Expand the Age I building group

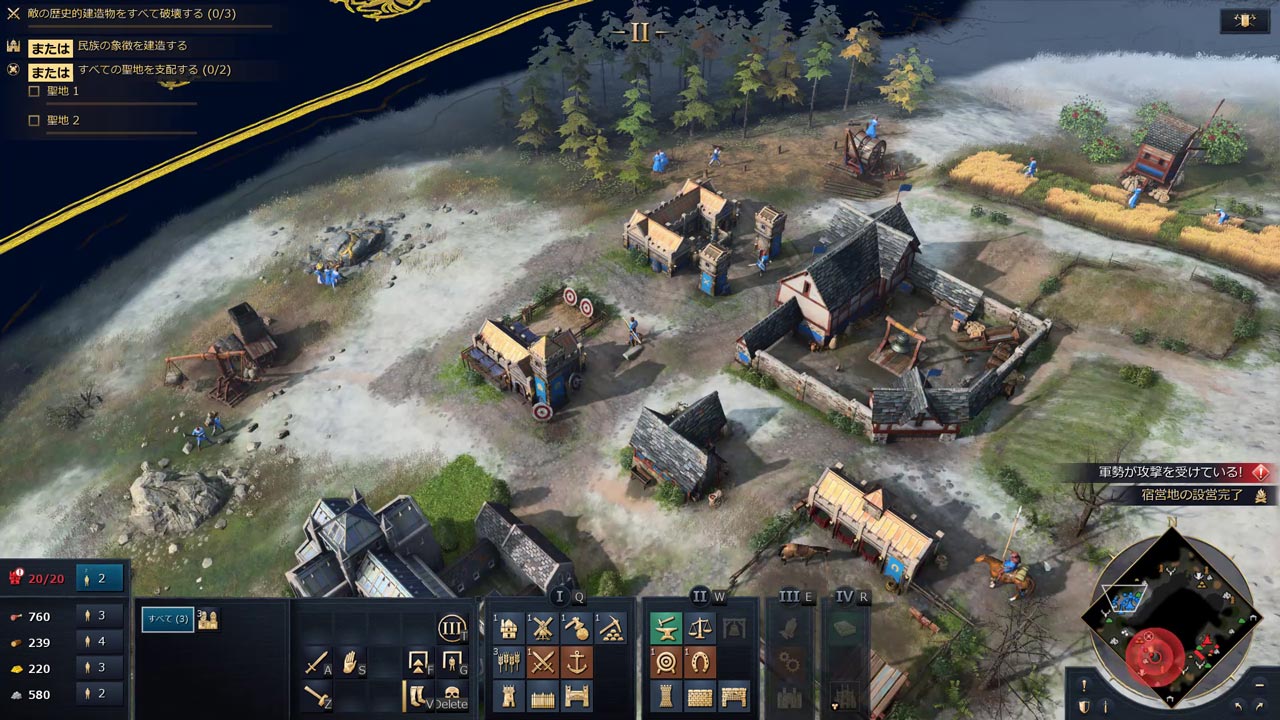coord(559,595)
